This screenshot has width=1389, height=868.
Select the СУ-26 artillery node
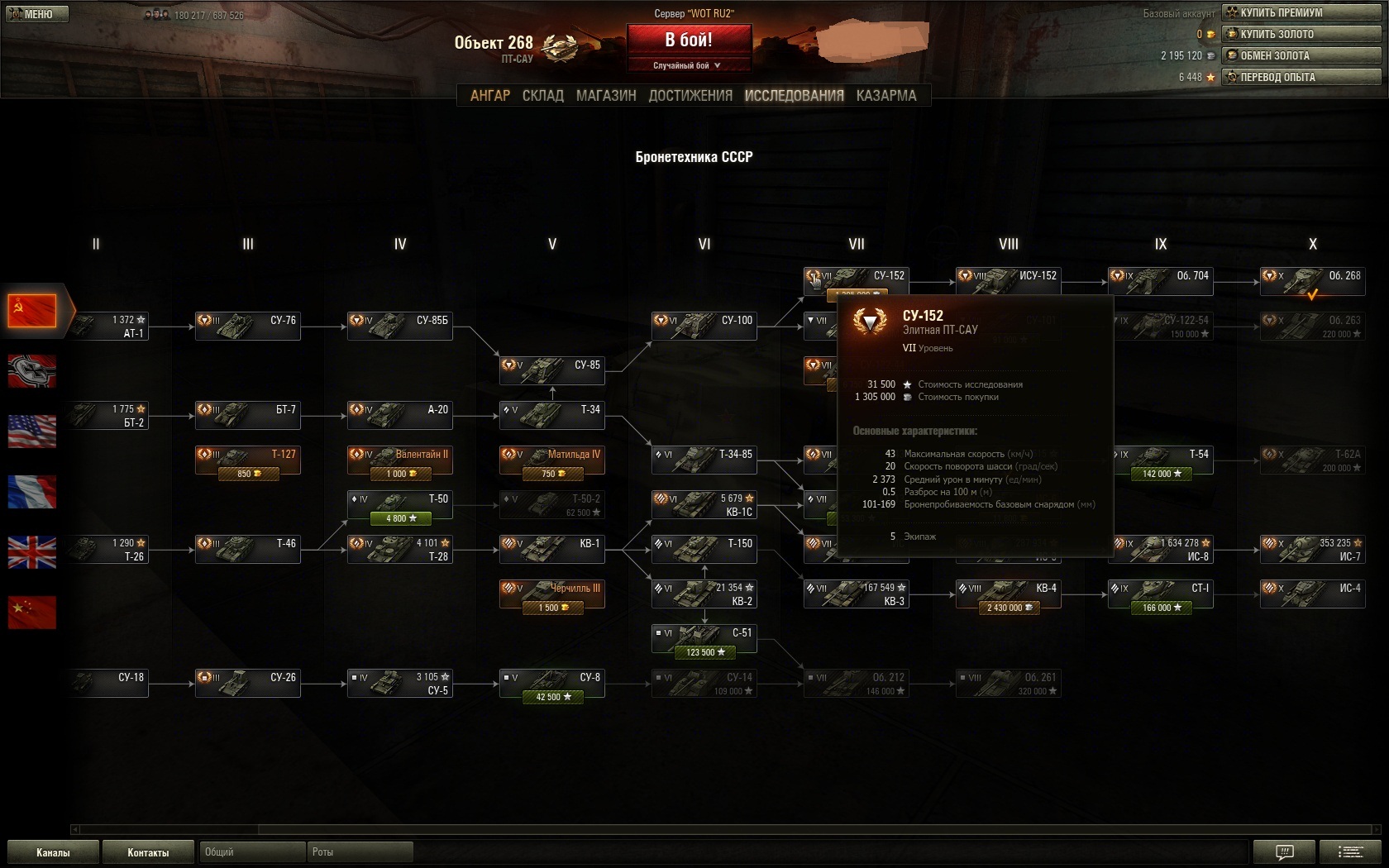(248, 682)
